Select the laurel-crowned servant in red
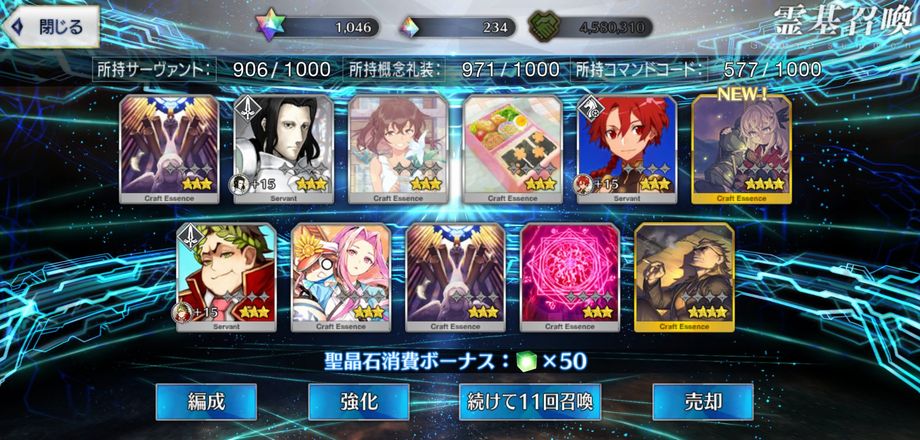The width and height of the screenshot is (920, 440). [226, 277]
